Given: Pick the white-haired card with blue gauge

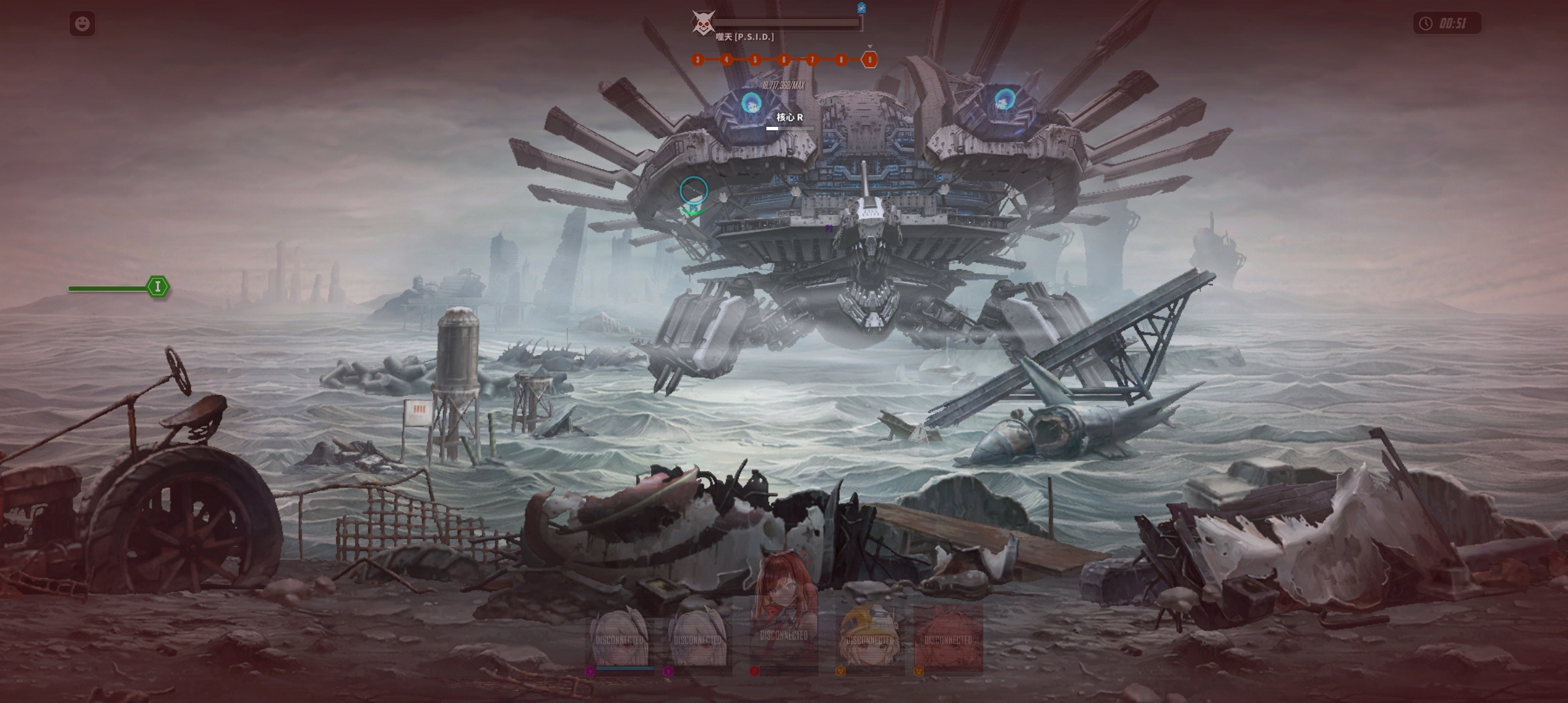Looking at the screenshot, I should click(x=620, y=638).
